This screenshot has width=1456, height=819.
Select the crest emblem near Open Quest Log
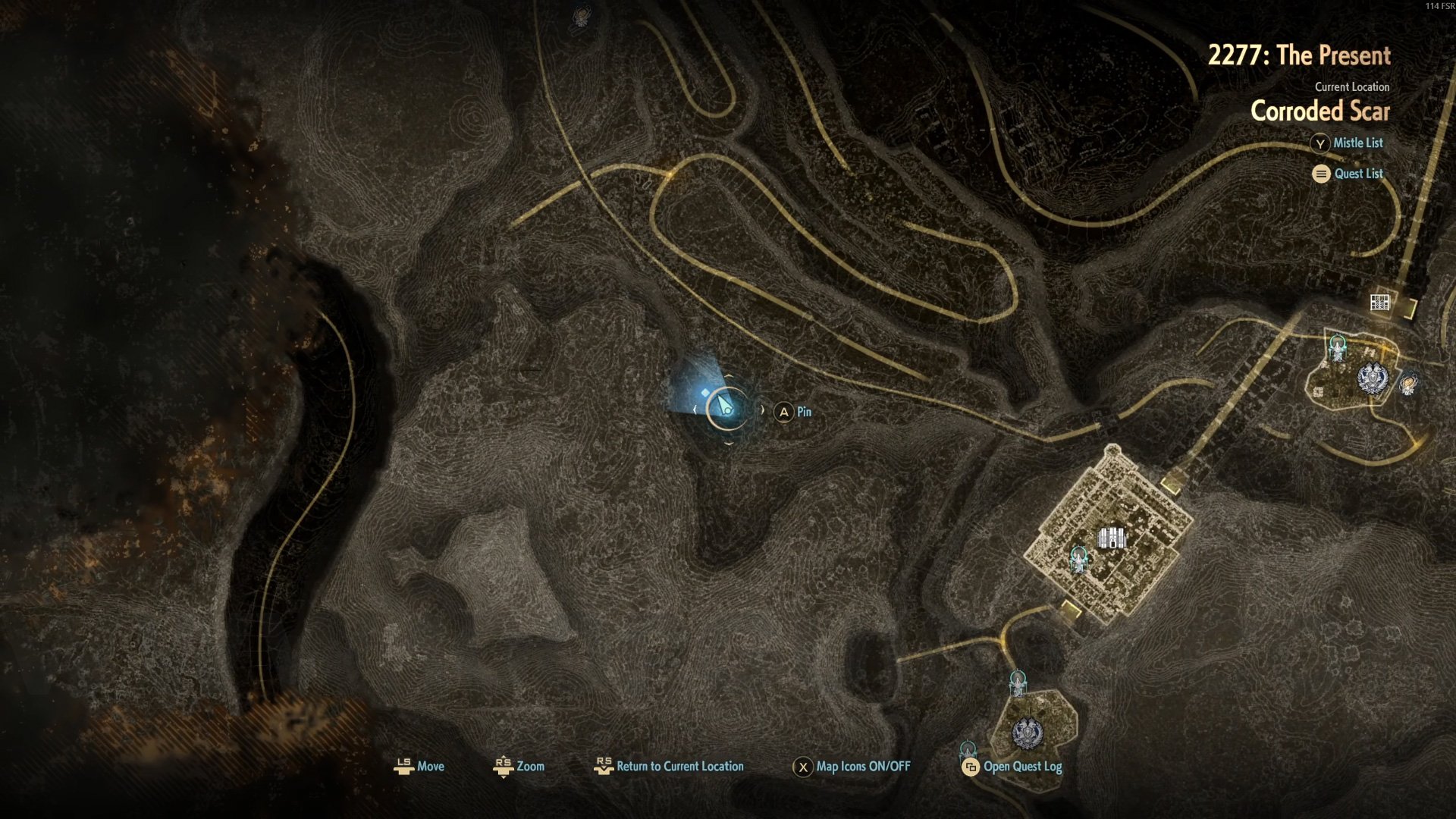coord(1028,733)
